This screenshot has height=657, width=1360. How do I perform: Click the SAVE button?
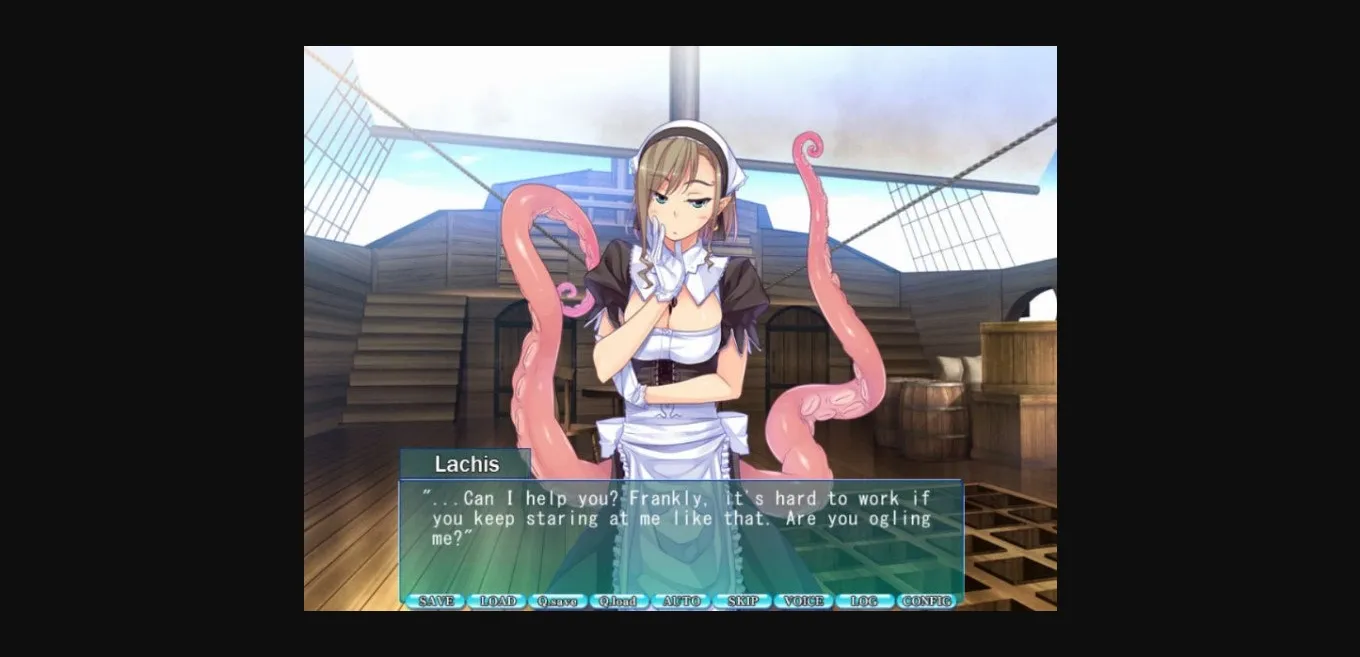pyautogui.click(x=435, y=601)
